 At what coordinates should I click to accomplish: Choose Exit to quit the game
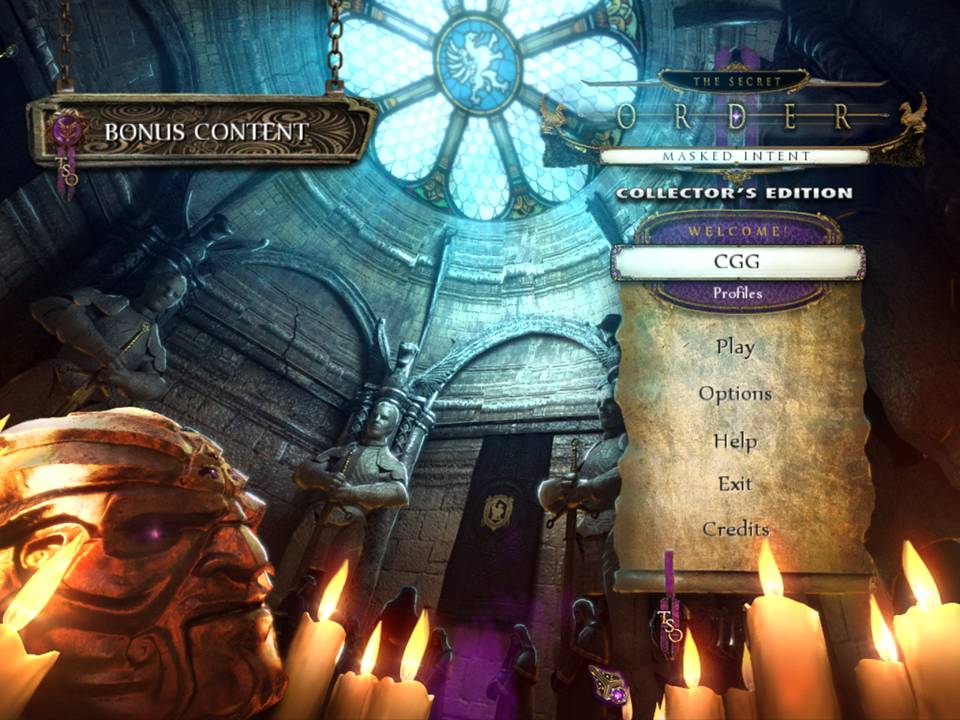click(735, 484)
